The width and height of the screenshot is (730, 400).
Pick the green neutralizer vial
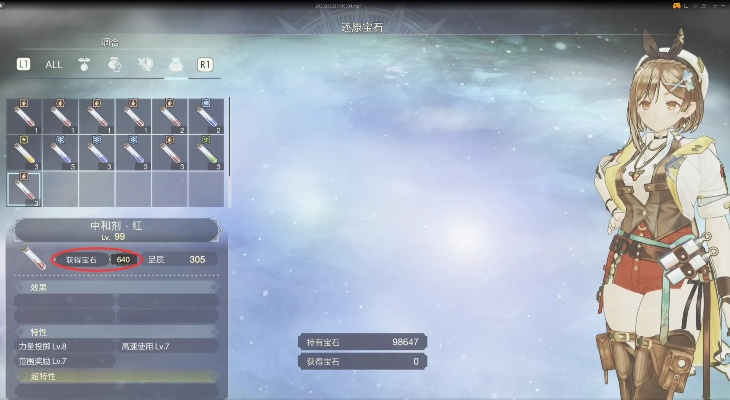tap(206, 152)
